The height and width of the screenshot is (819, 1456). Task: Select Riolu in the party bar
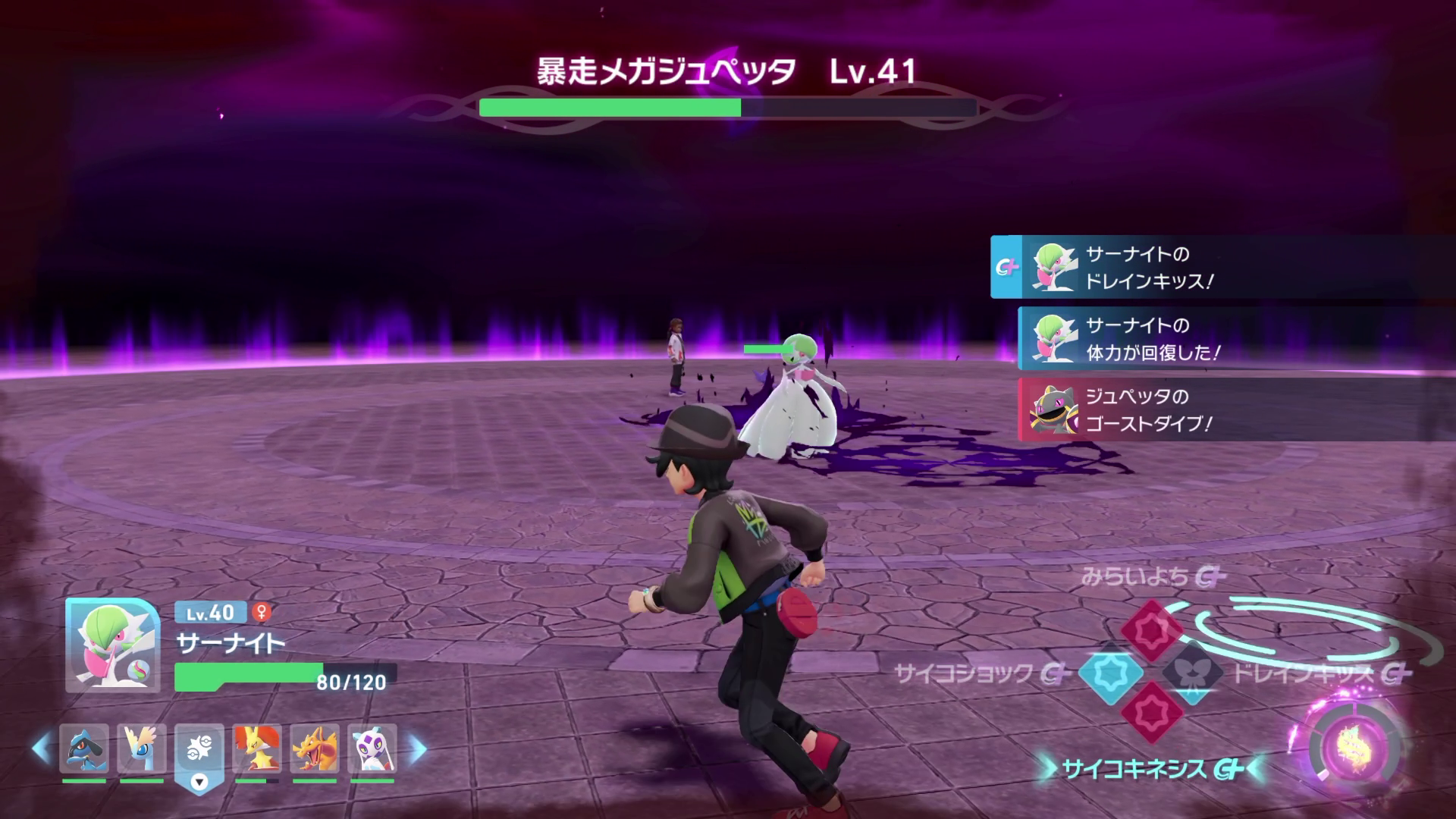(x=83, y=748)
